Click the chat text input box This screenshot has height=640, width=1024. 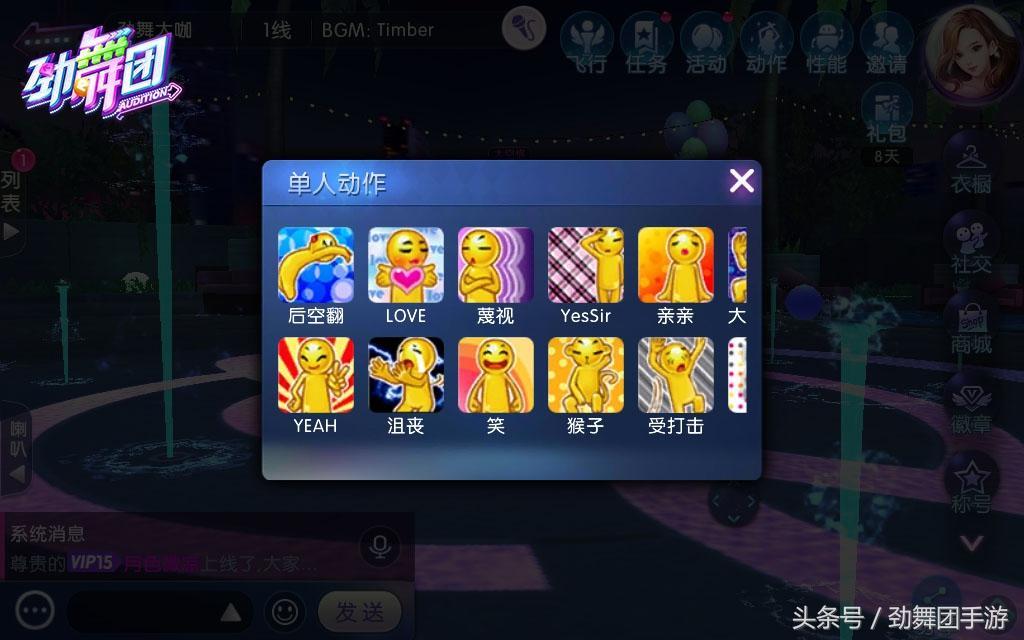155,611
